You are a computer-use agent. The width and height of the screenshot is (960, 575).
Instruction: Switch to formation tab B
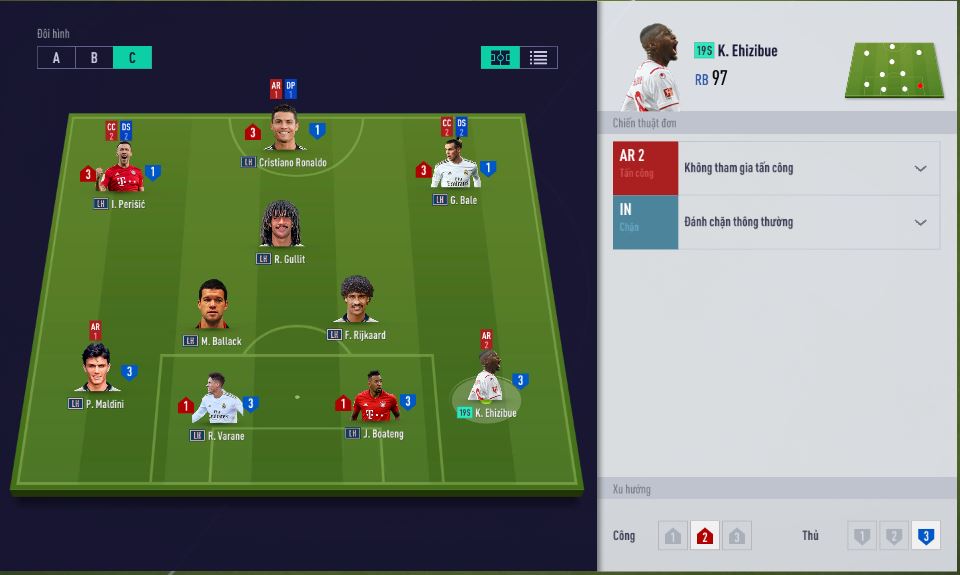pos(94,58)
